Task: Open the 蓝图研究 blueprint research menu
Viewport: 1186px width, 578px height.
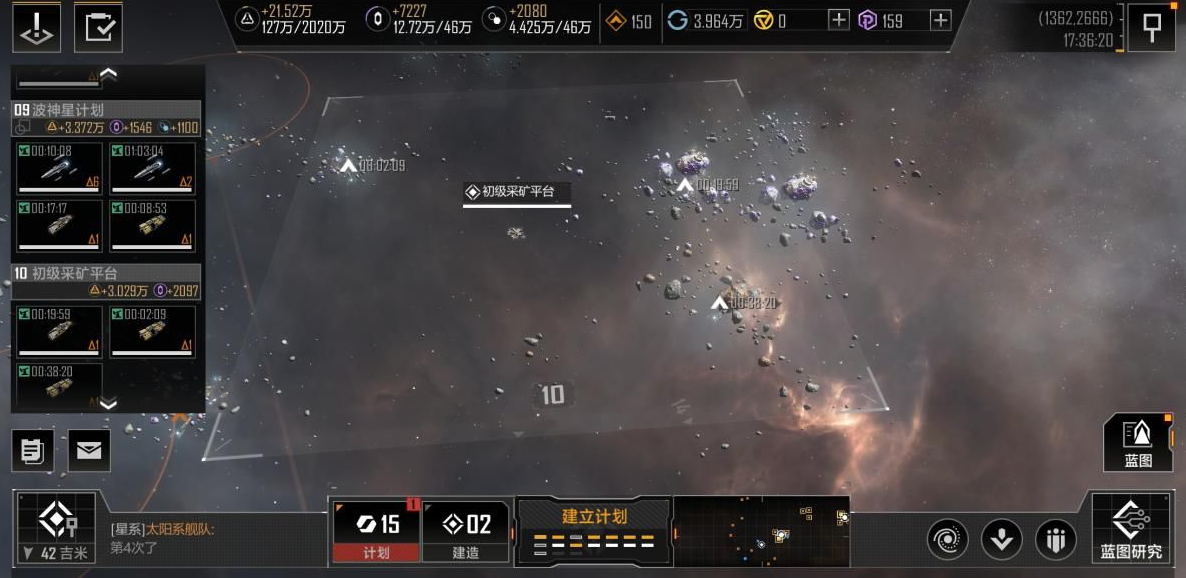Action: pos(1131,527)
